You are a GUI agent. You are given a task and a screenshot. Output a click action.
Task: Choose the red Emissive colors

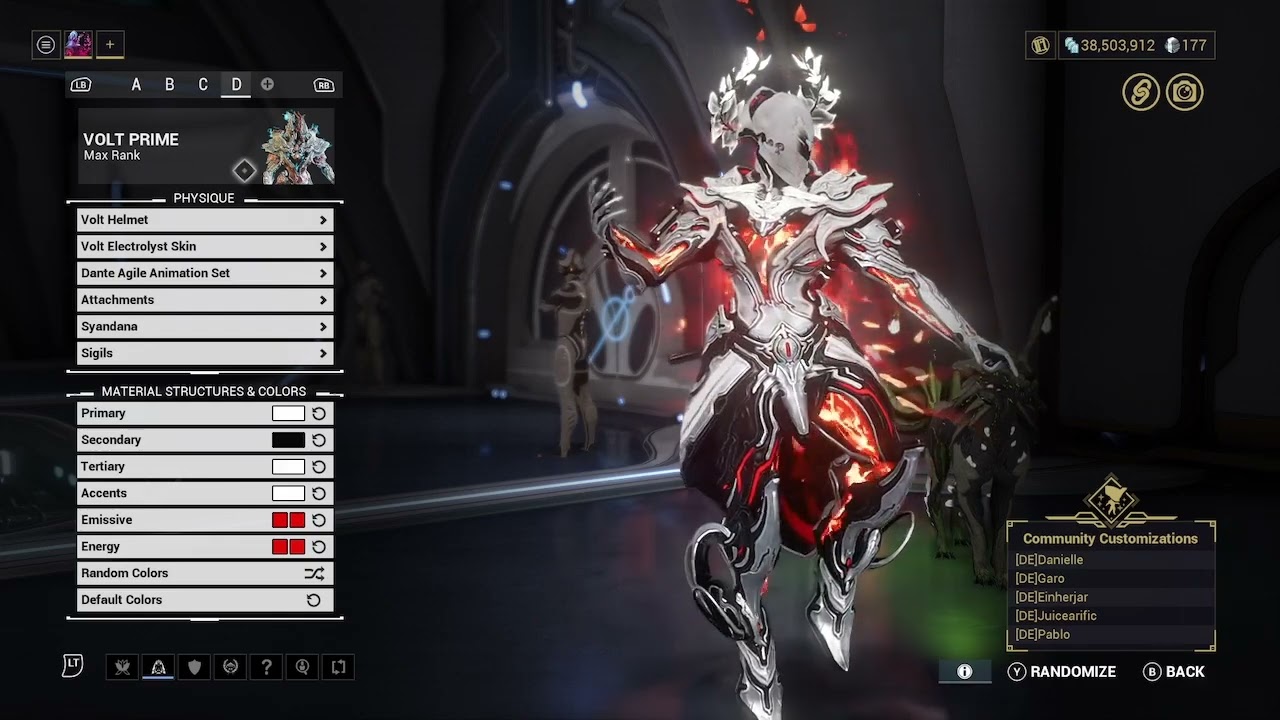pyautogui.click(x=288, y=520)
